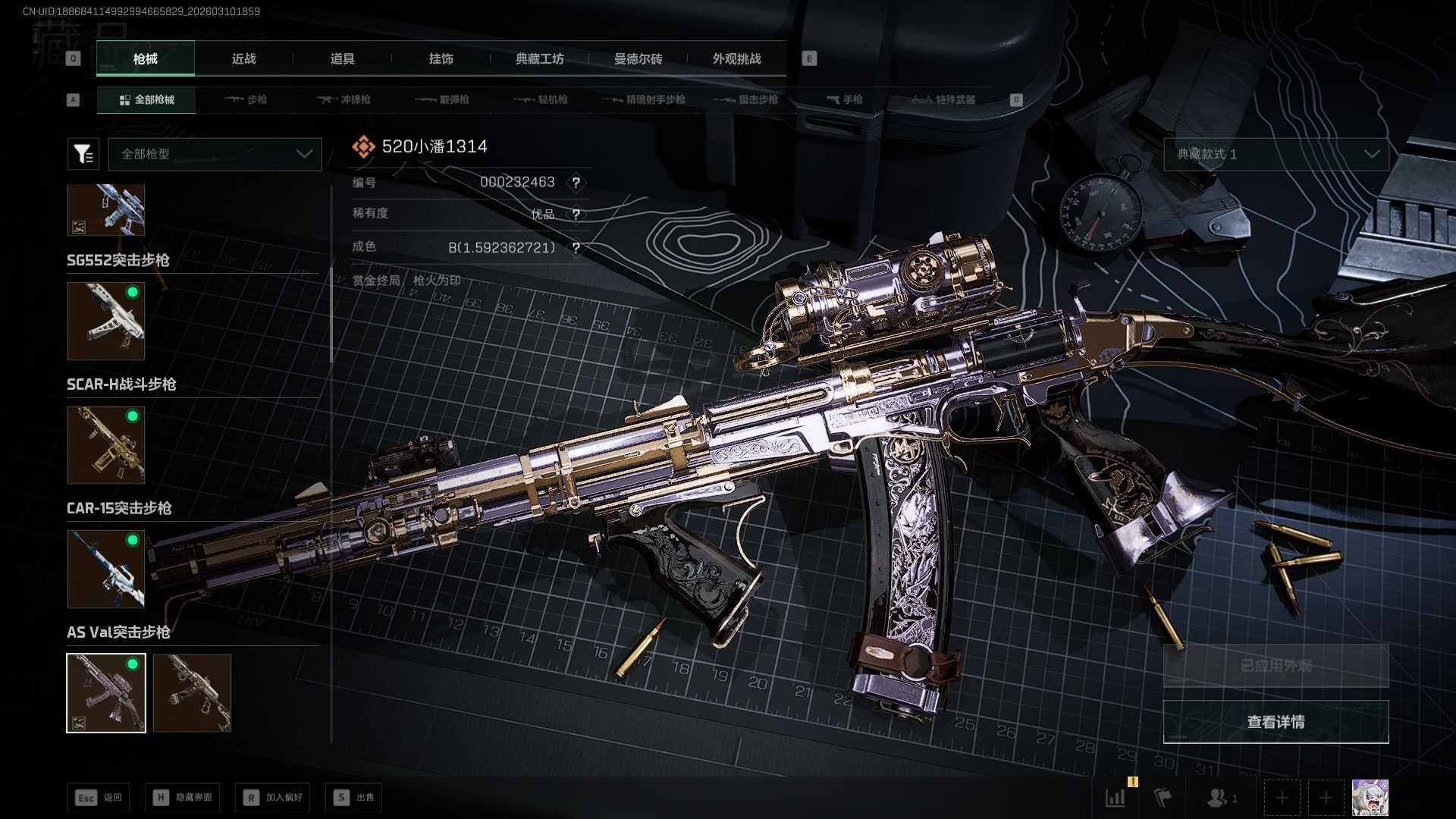Switch to the 外观挑战 tab
Screen dimensions: 1456x819
pyautogui.click(x=736, y=59)
